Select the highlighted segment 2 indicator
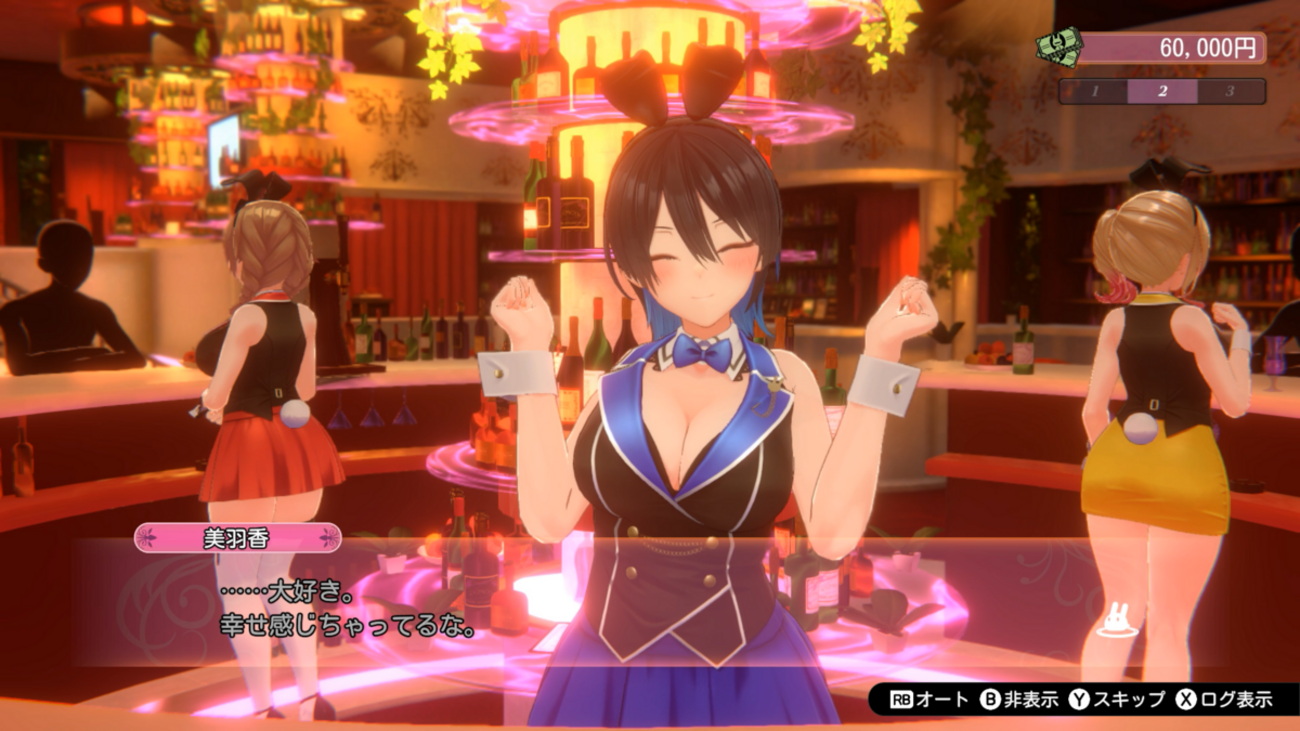Screen dimensions: 1300x731 coord(1162,91)
